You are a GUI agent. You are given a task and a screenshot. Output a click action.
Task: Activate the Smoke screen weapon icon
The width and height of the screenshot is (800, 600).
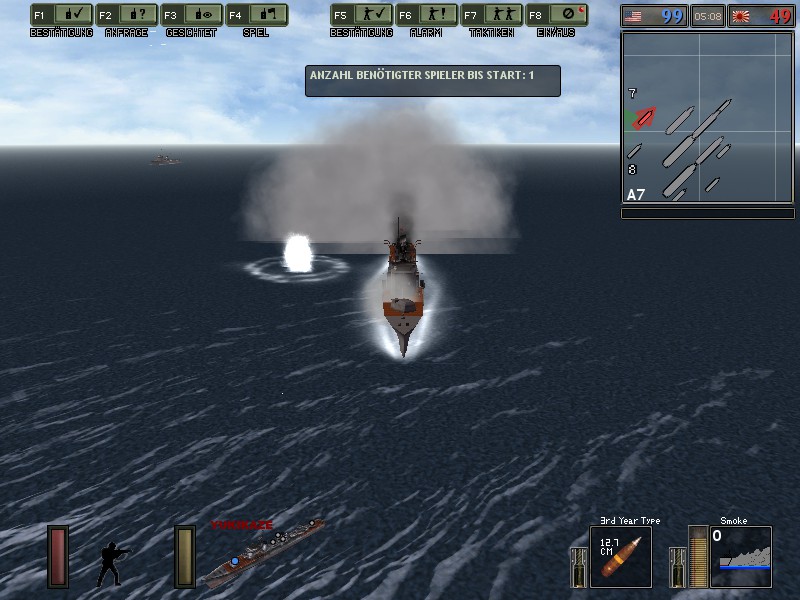pos(740,557)
